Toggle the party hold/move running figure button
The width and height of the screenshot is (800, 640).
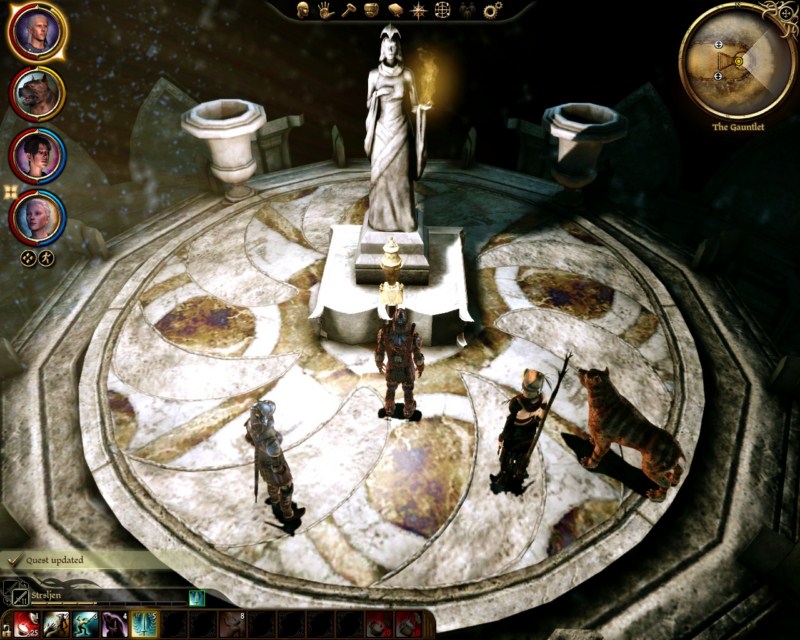pyautogui.click(x=46, y=257)
